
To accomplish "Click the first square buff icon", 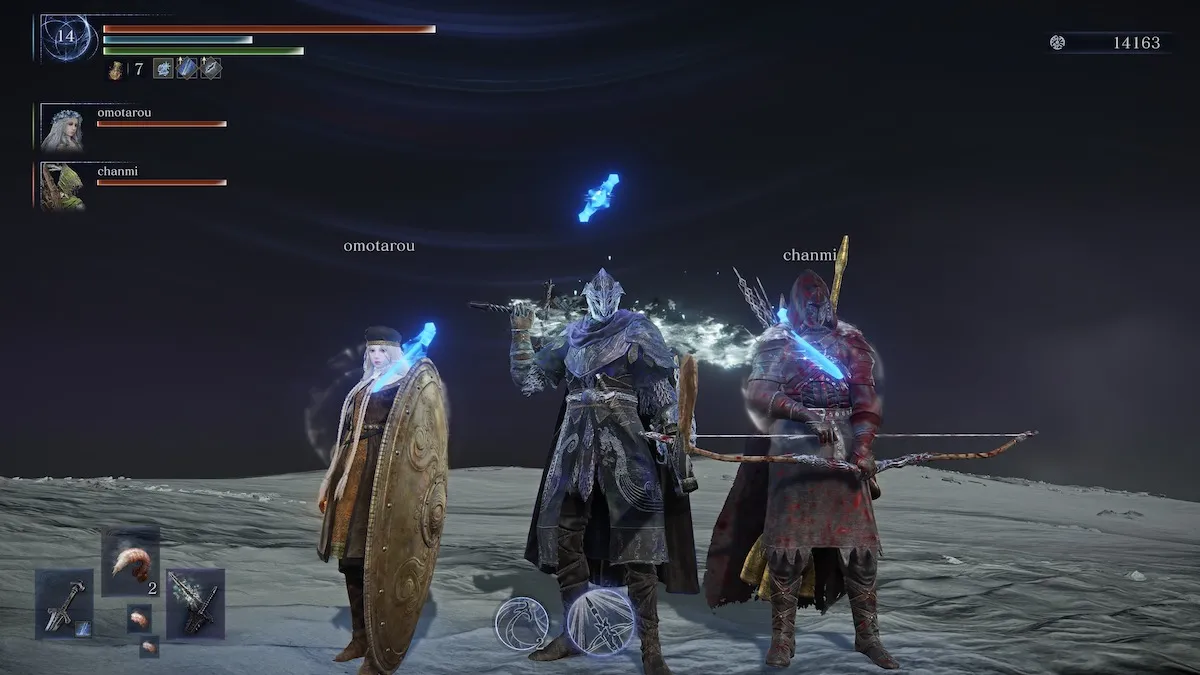I will point(163,69).
